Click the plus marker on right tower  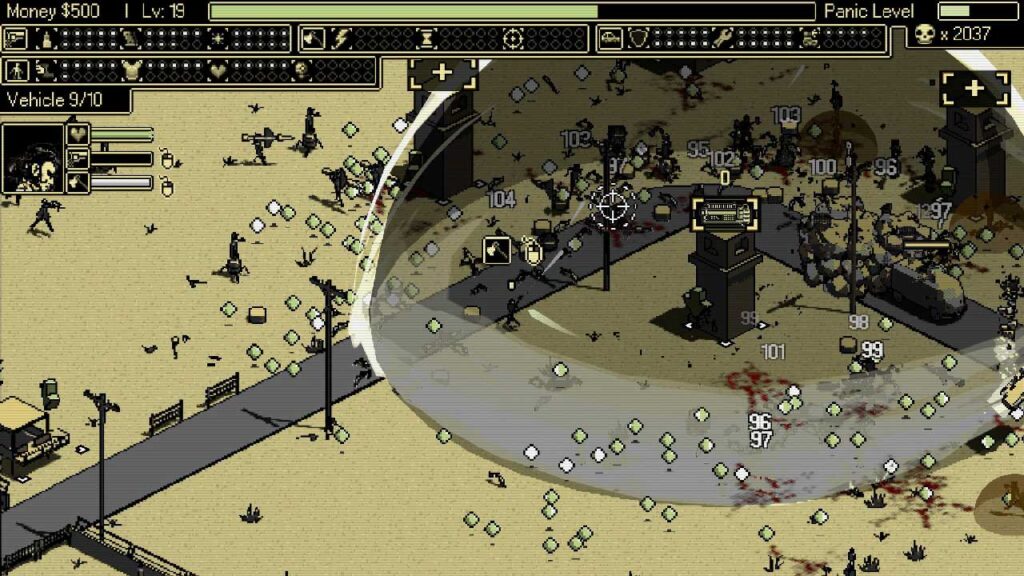(x=975, y=87)
